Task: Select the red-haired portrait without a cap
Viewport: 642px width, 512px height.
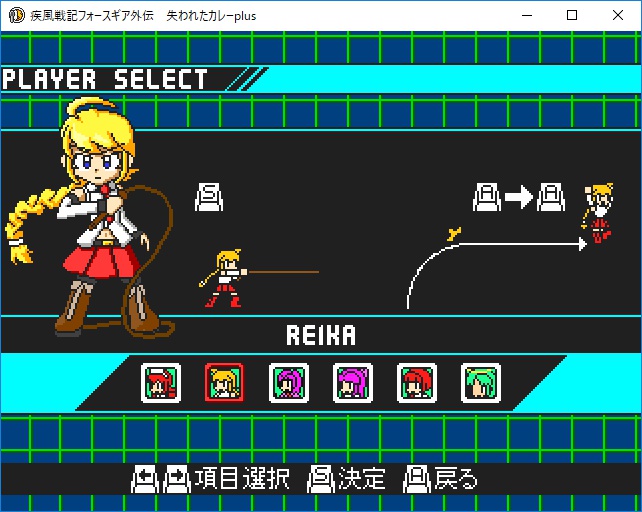Action: (417, 382)
